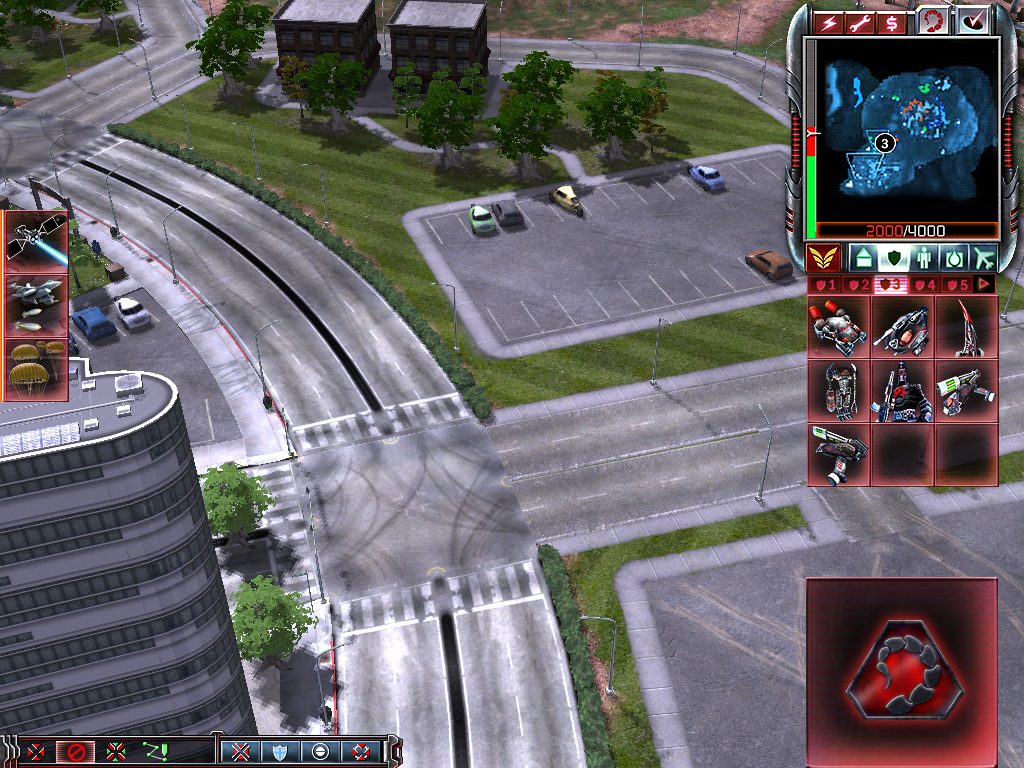Queue the black-robed masked figure build icon

pos(903,391)
